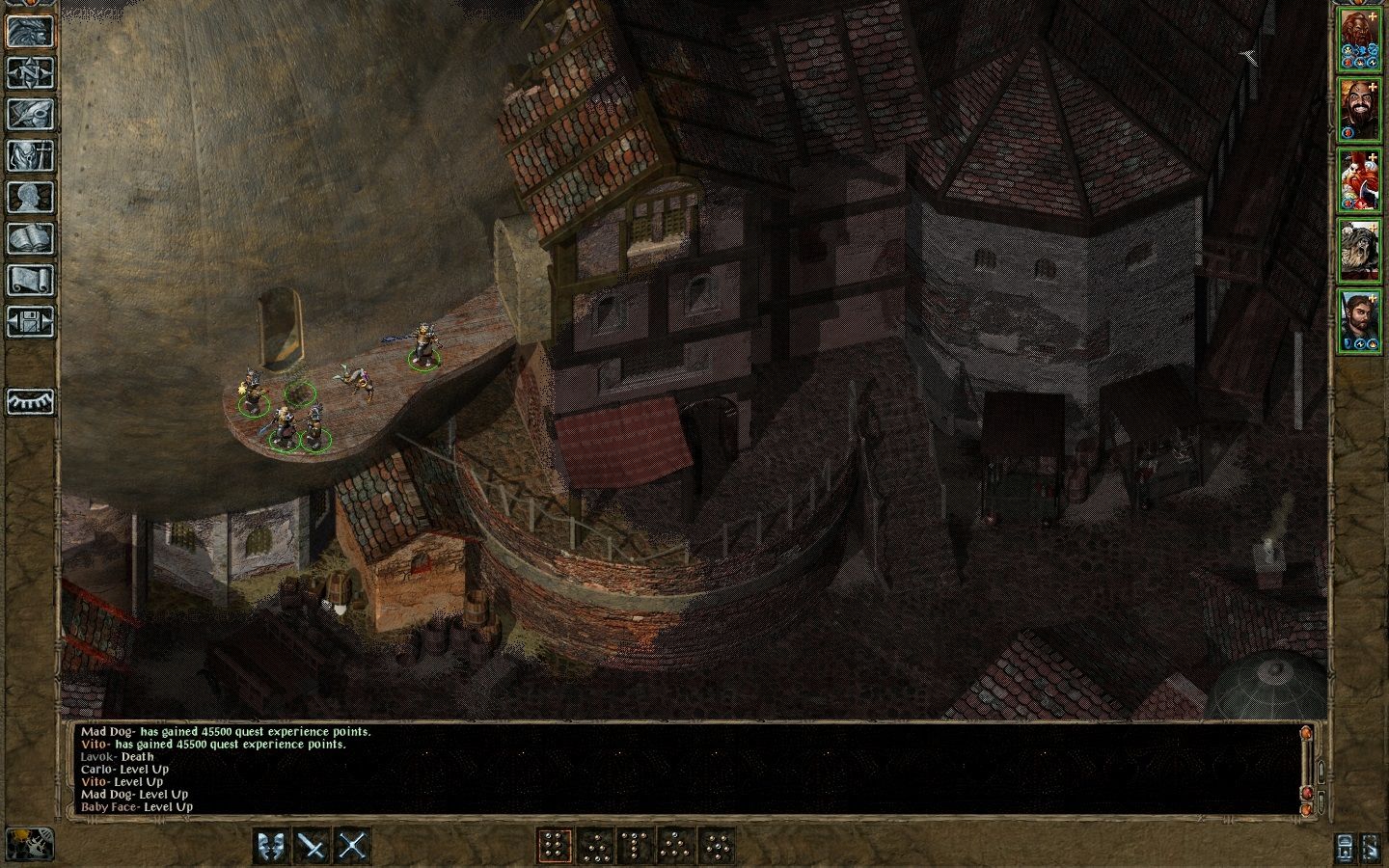This screenshot has height=868, width=1389.
Task: Open the priest scroll screen
Action: pyautogui.click(x=30, y=280)
